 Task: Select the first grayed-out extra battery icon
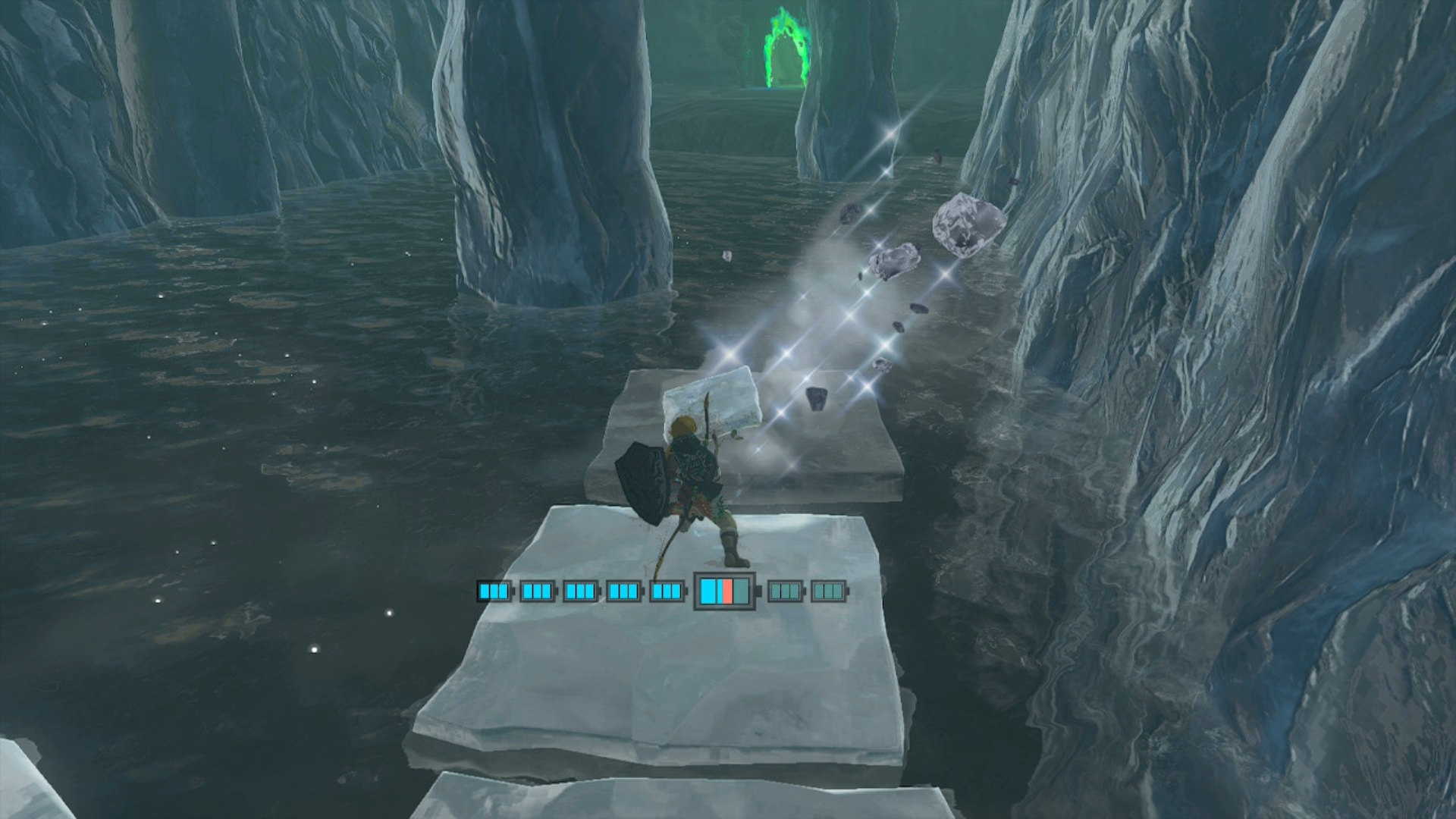786,591
